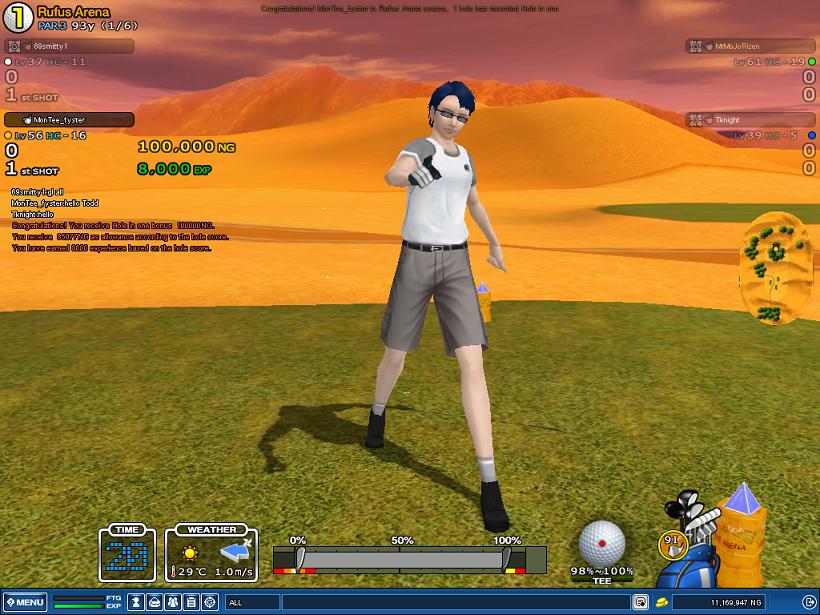Viewport: 820px width, 615px height.
Task: Click the cap-shaped icon in bottom toolbar
Action: (x=155, y=602)
